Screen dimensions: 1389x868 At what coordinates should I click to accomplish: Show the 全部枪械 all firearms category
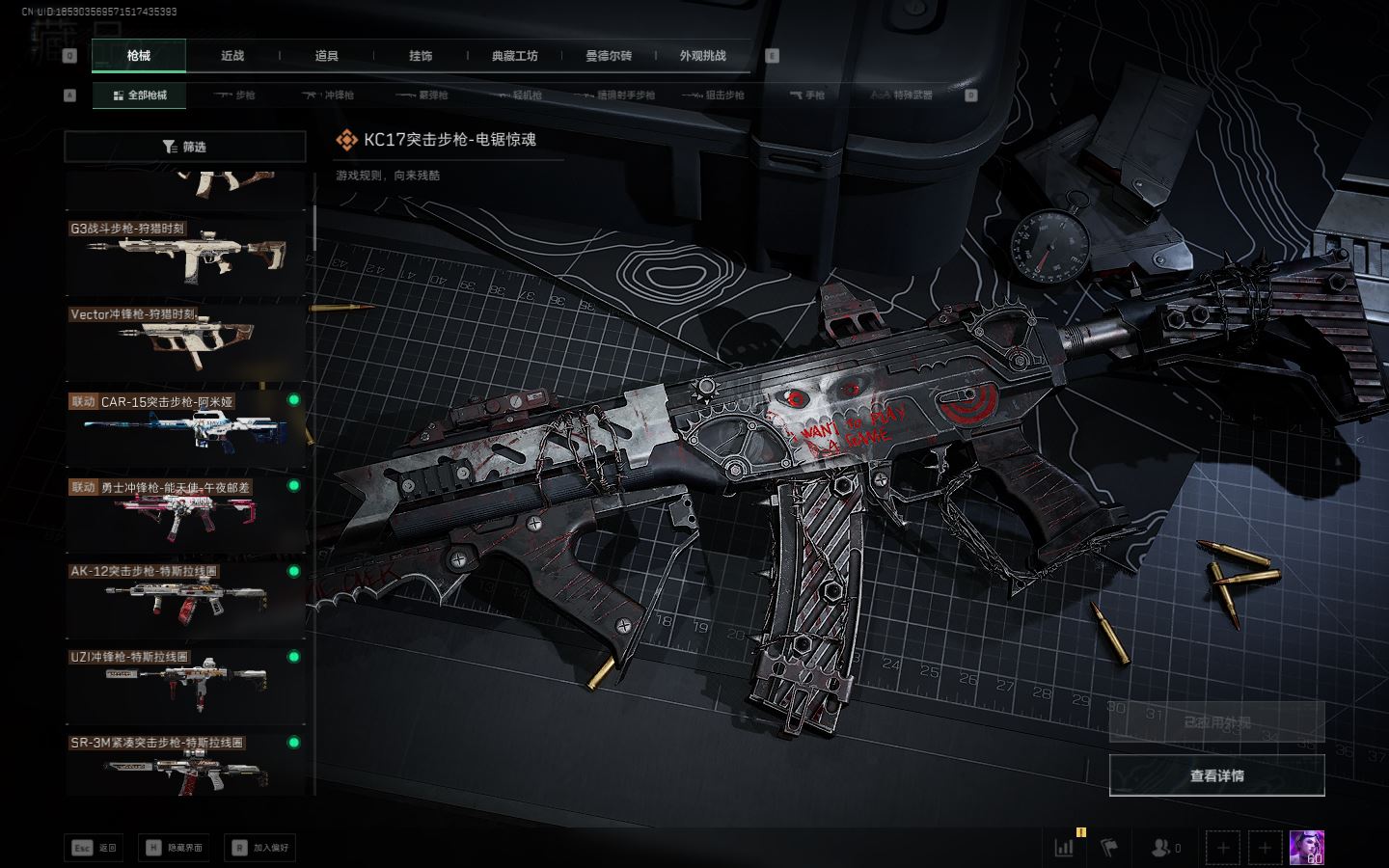point(140,95)
